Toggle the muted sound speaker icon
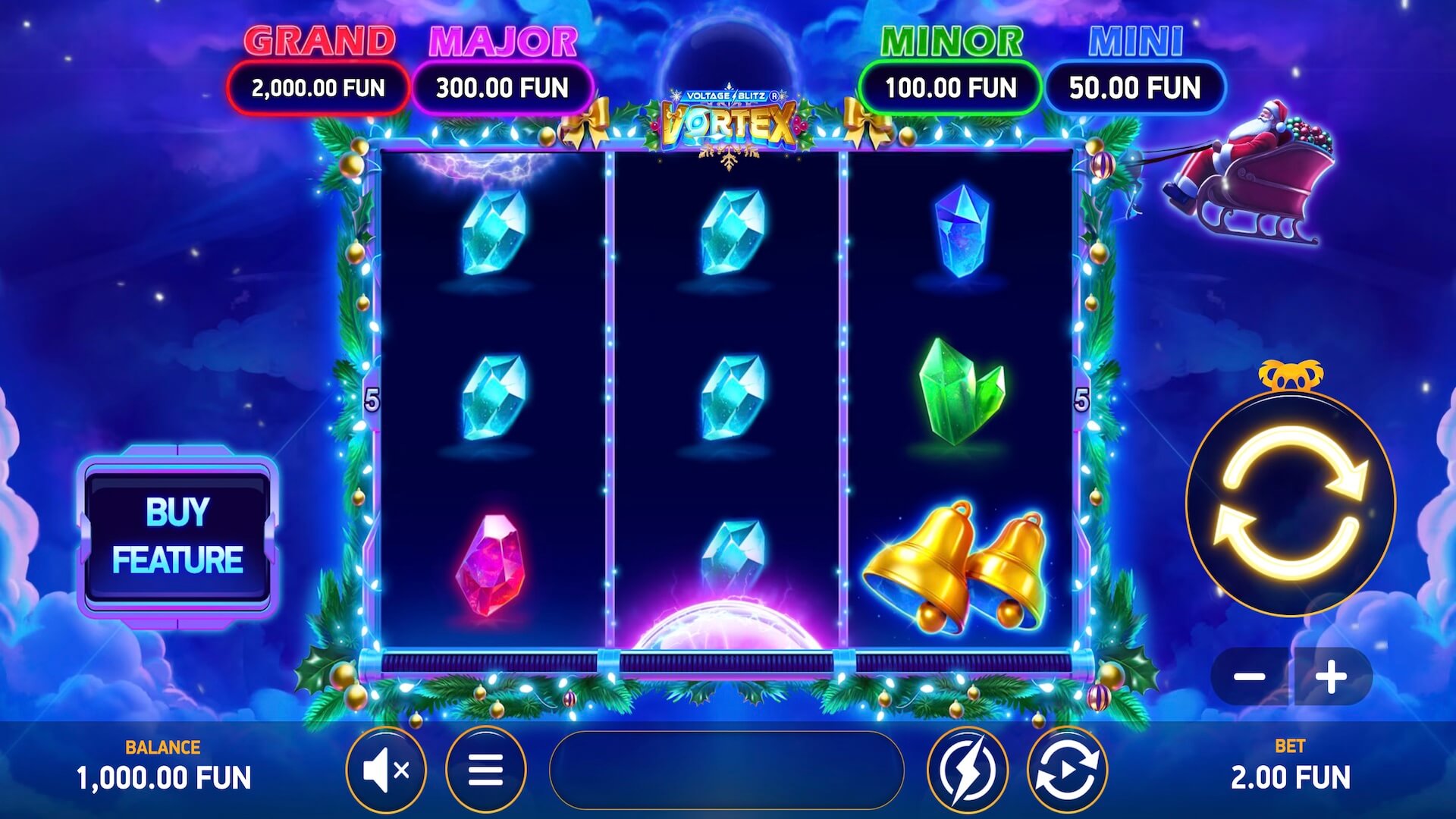1456x819 pixels. [x=387, y=770]
